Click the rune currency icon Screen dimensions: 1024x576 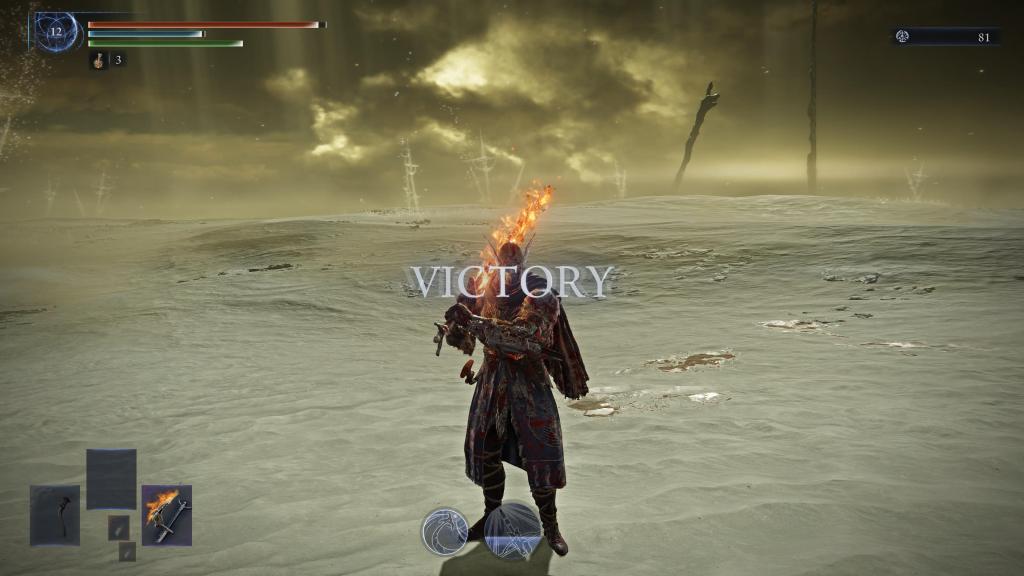click(x=902, y=37)
